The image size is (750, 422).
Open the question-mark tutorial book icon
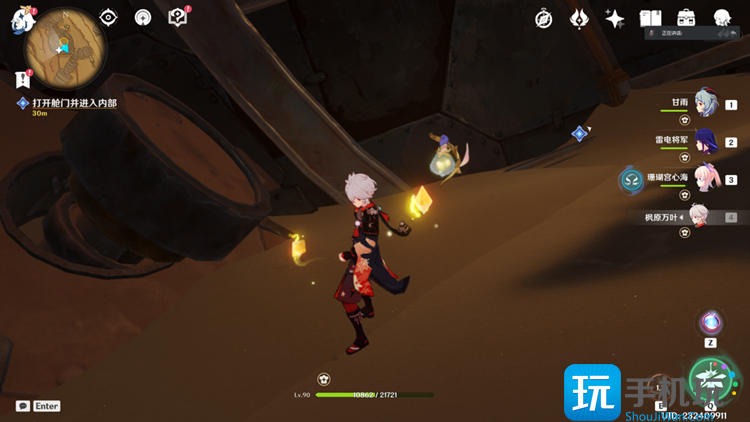tap(178, 17)
